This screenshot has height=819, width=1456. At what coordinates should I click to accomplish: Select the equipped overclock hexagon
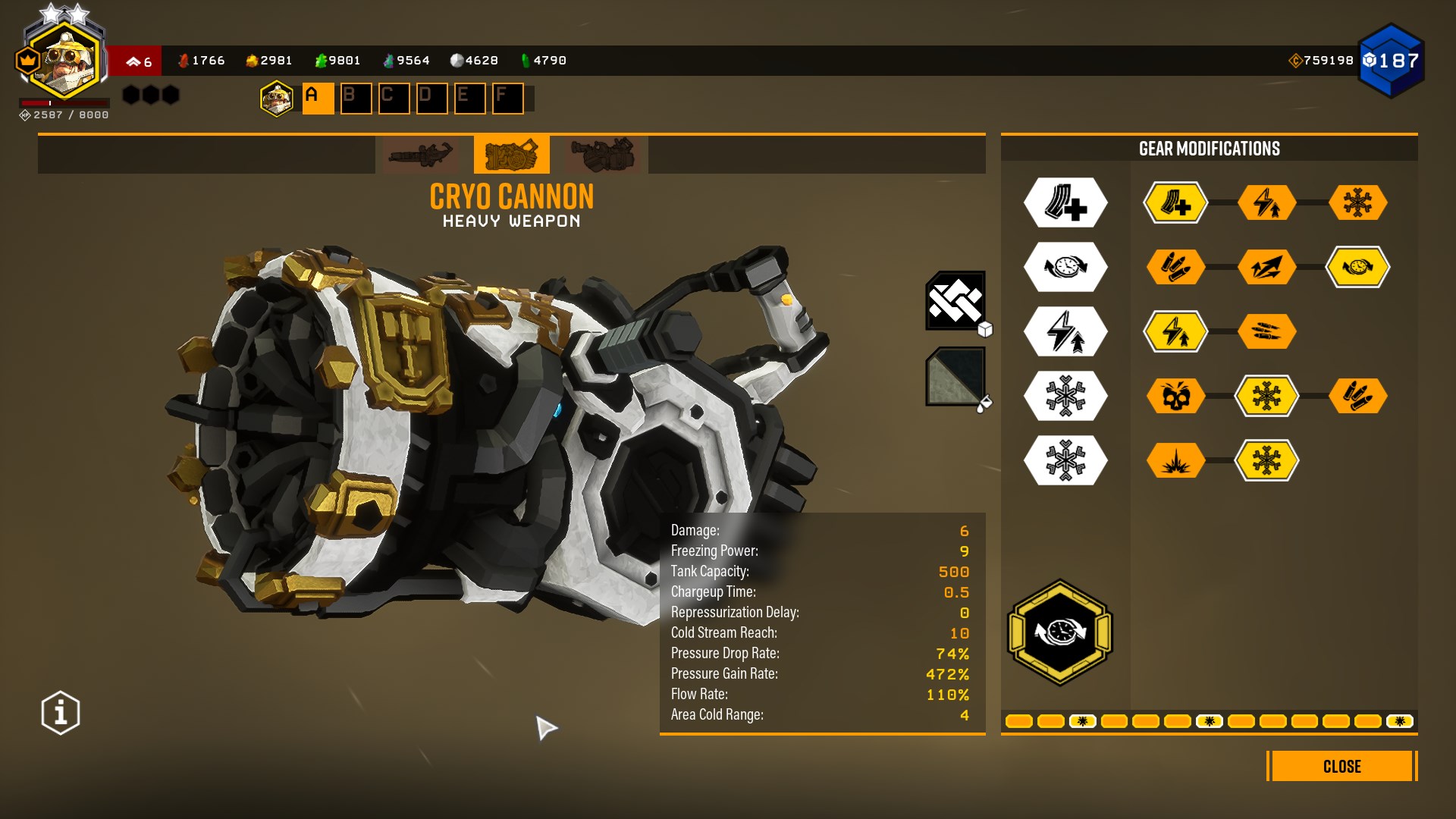[1060, 632]
